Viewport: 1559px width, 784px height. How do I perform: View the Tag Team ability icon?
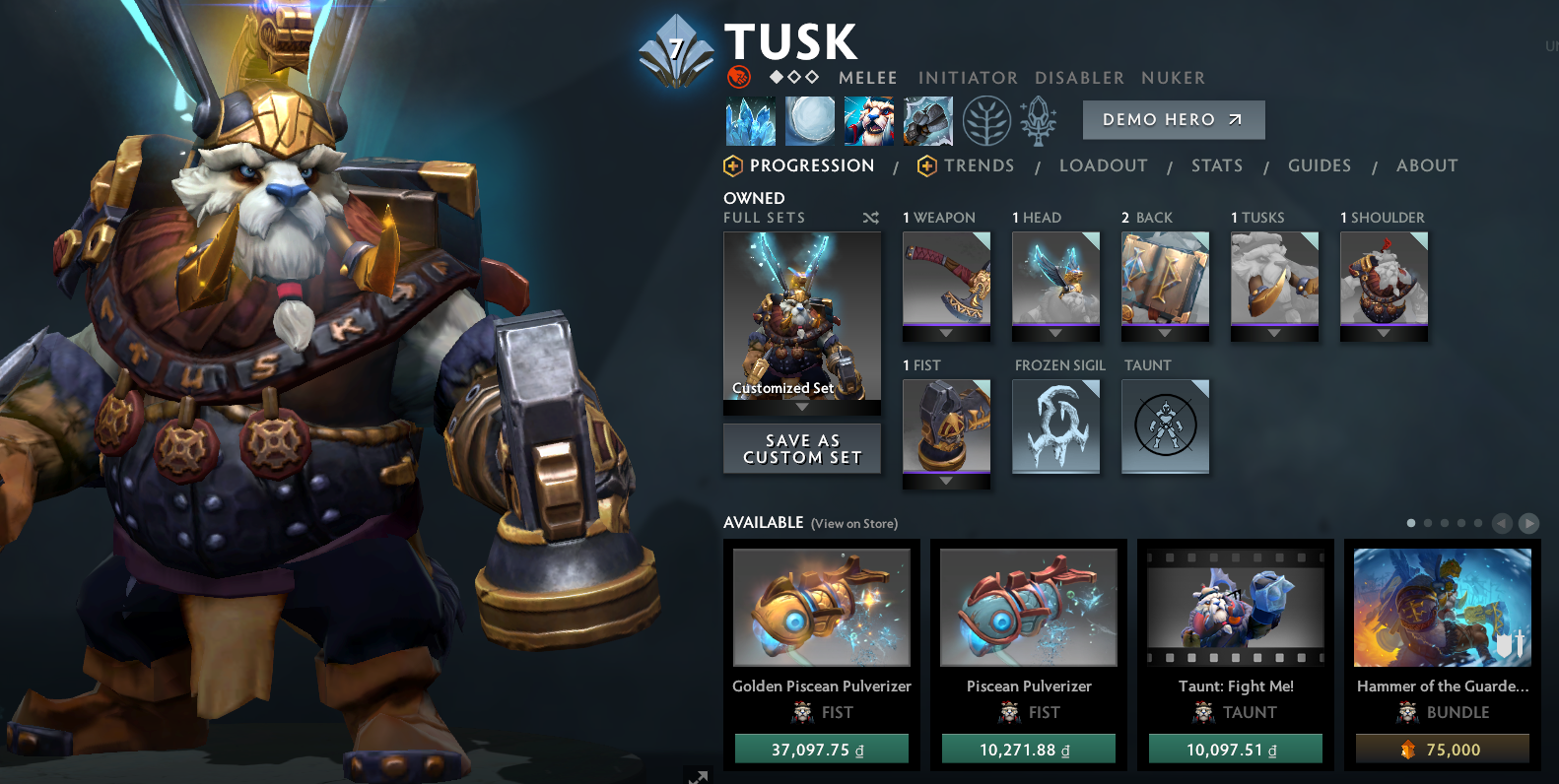click(x=869, y=120)
